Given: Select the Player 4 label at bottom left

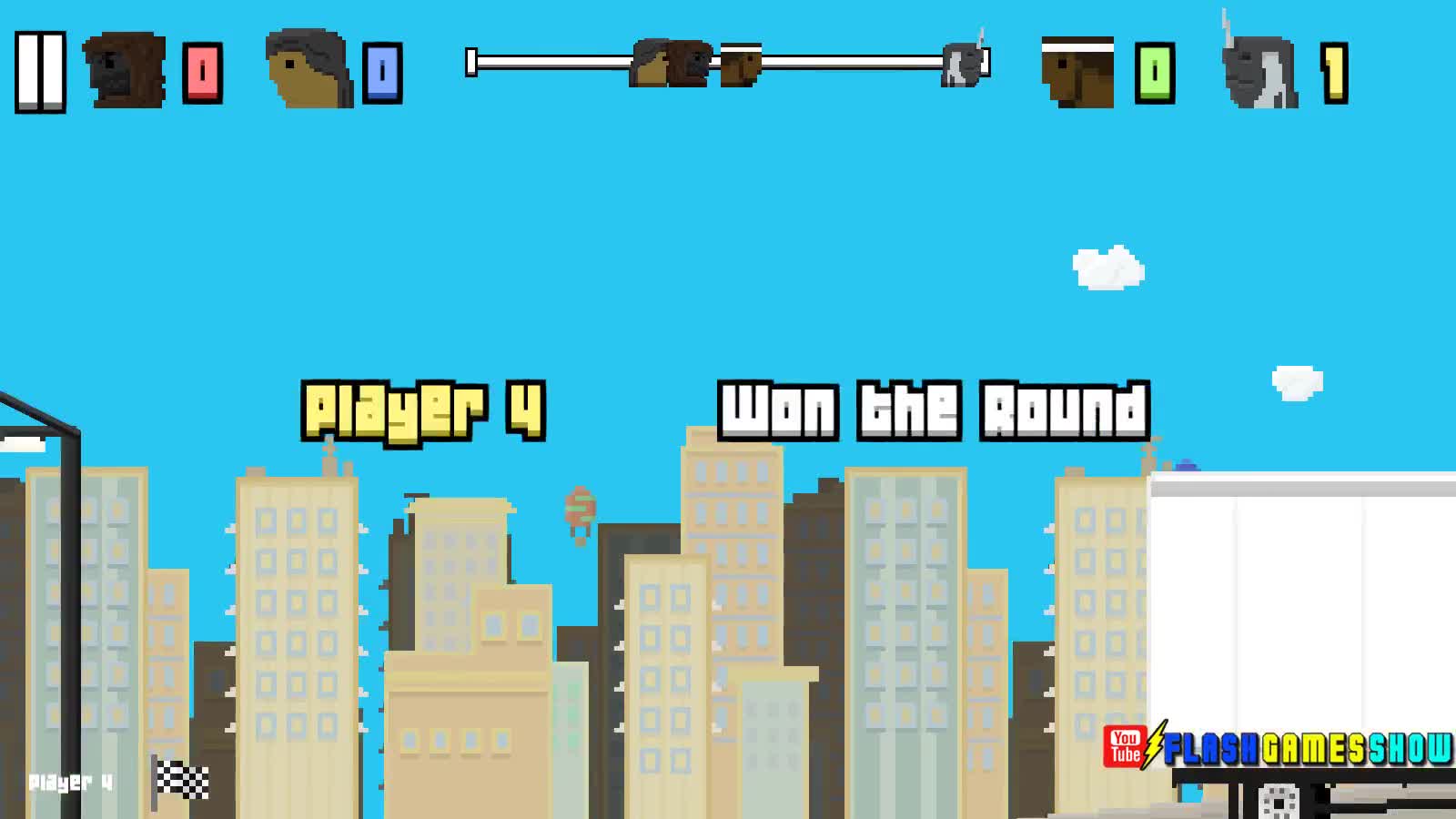Looking at the screenshot, I should [68, 781].
